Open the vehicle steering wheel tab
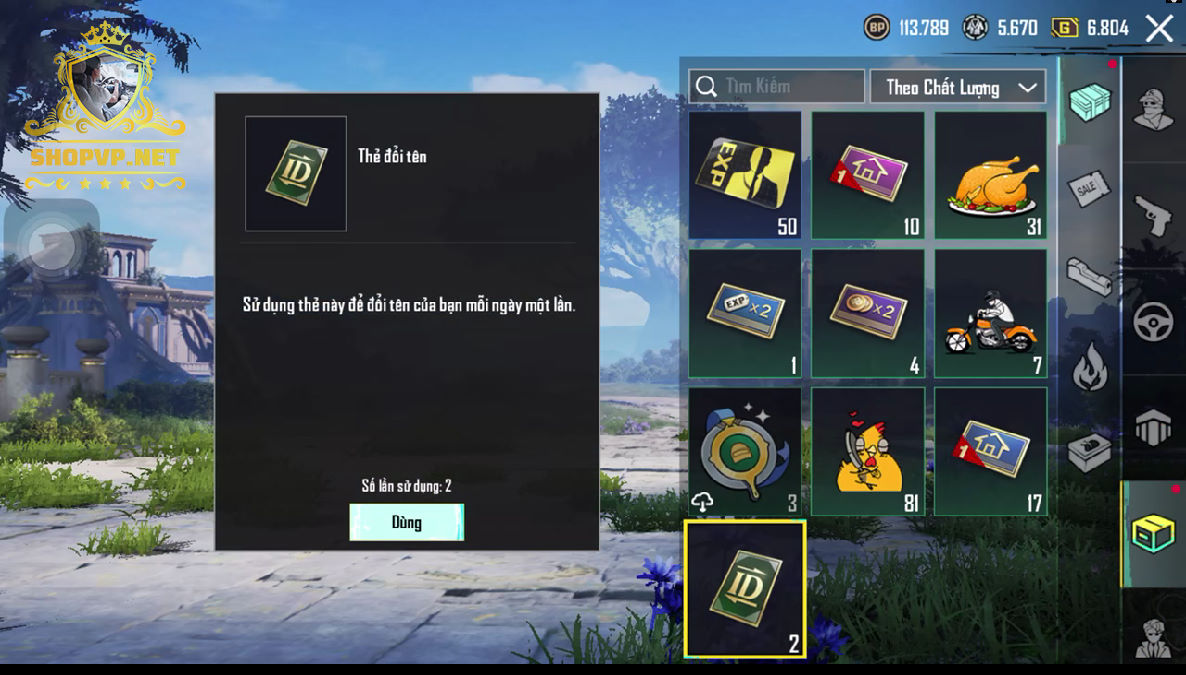The image size is (1186, 675). 1152,321
